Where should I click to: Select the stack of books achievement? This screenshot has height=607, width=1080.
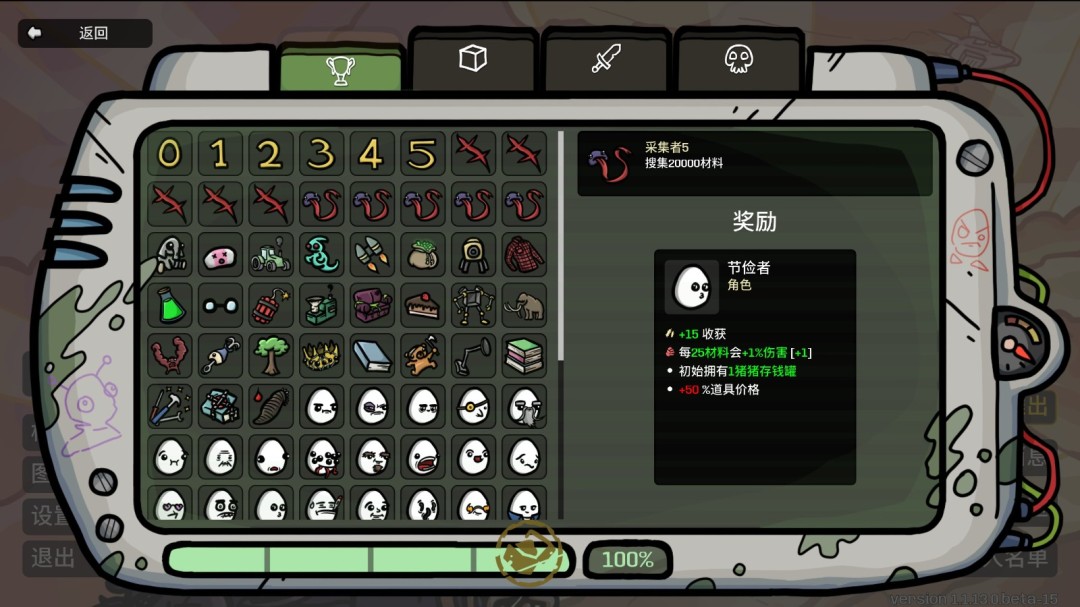point(524,355)
